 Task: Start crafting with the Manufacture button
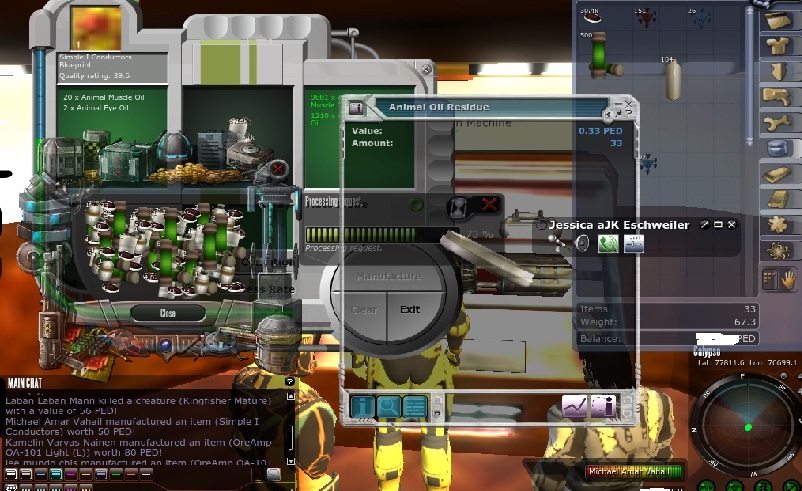[x=388, y=275]
